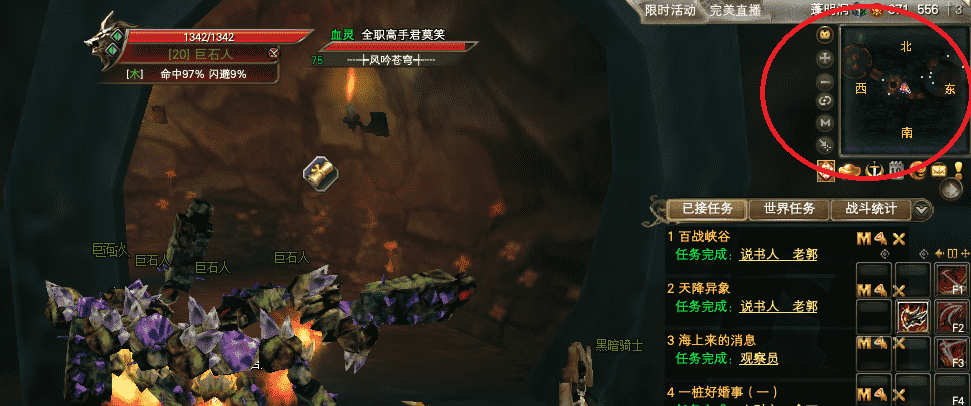Click the golden scroll icon
Image resolution: width=971 pixels, height=406 pixels.
coord(322,172)
